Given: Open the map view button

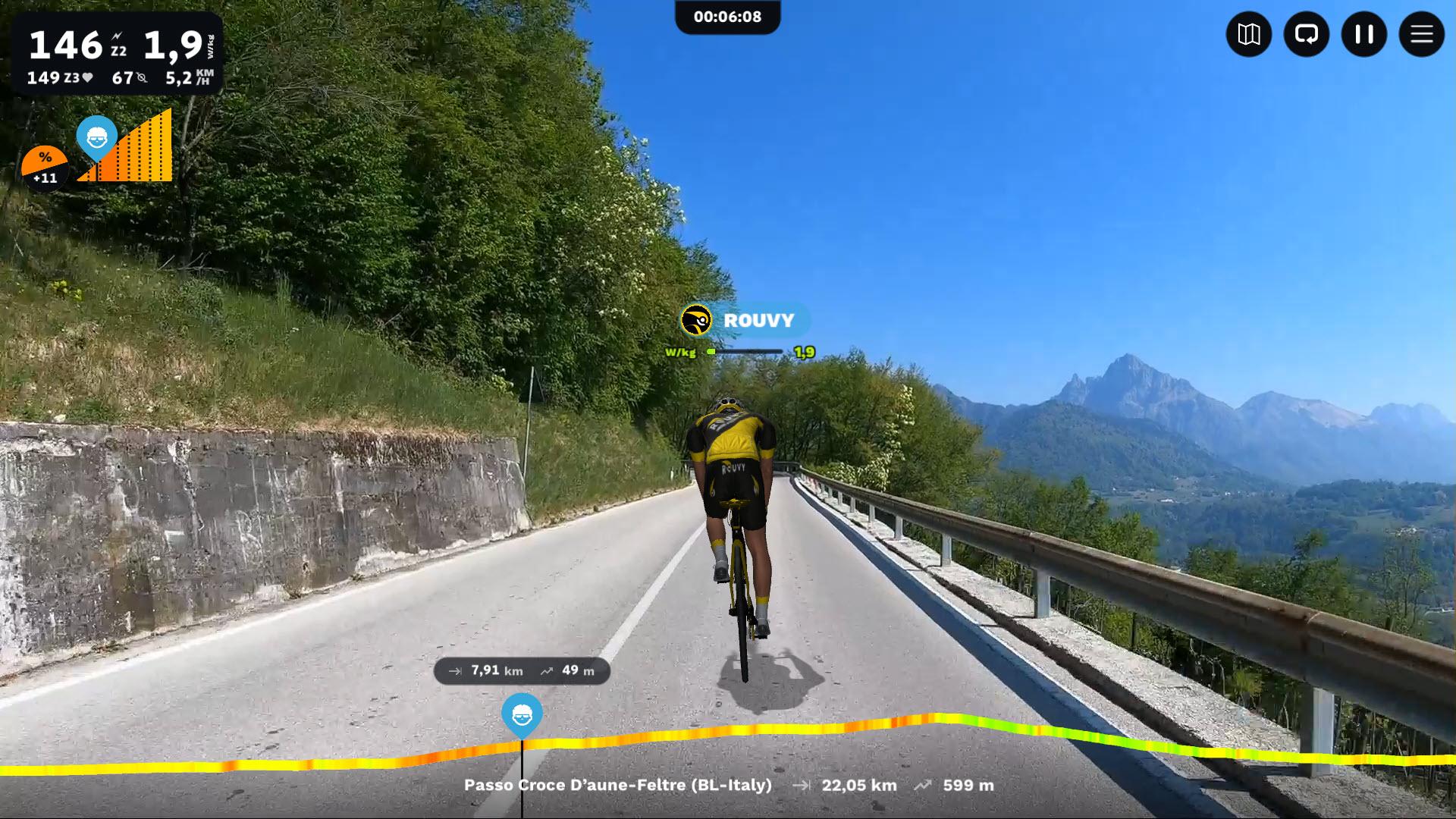Looking at the screenshot, I should tap(1248, 34).
